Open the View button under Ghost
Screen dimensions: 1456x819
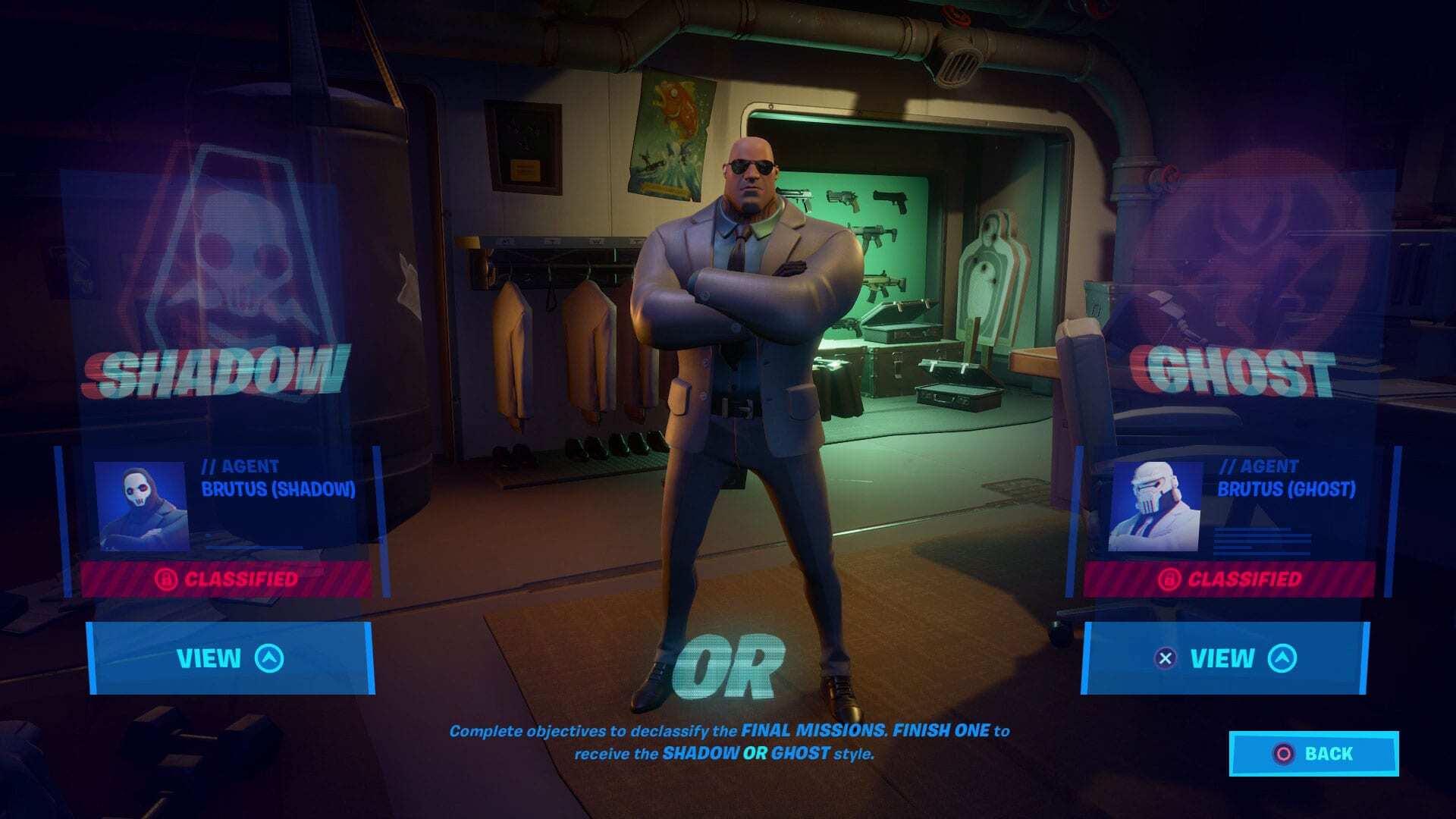(x=1224, y=658)
